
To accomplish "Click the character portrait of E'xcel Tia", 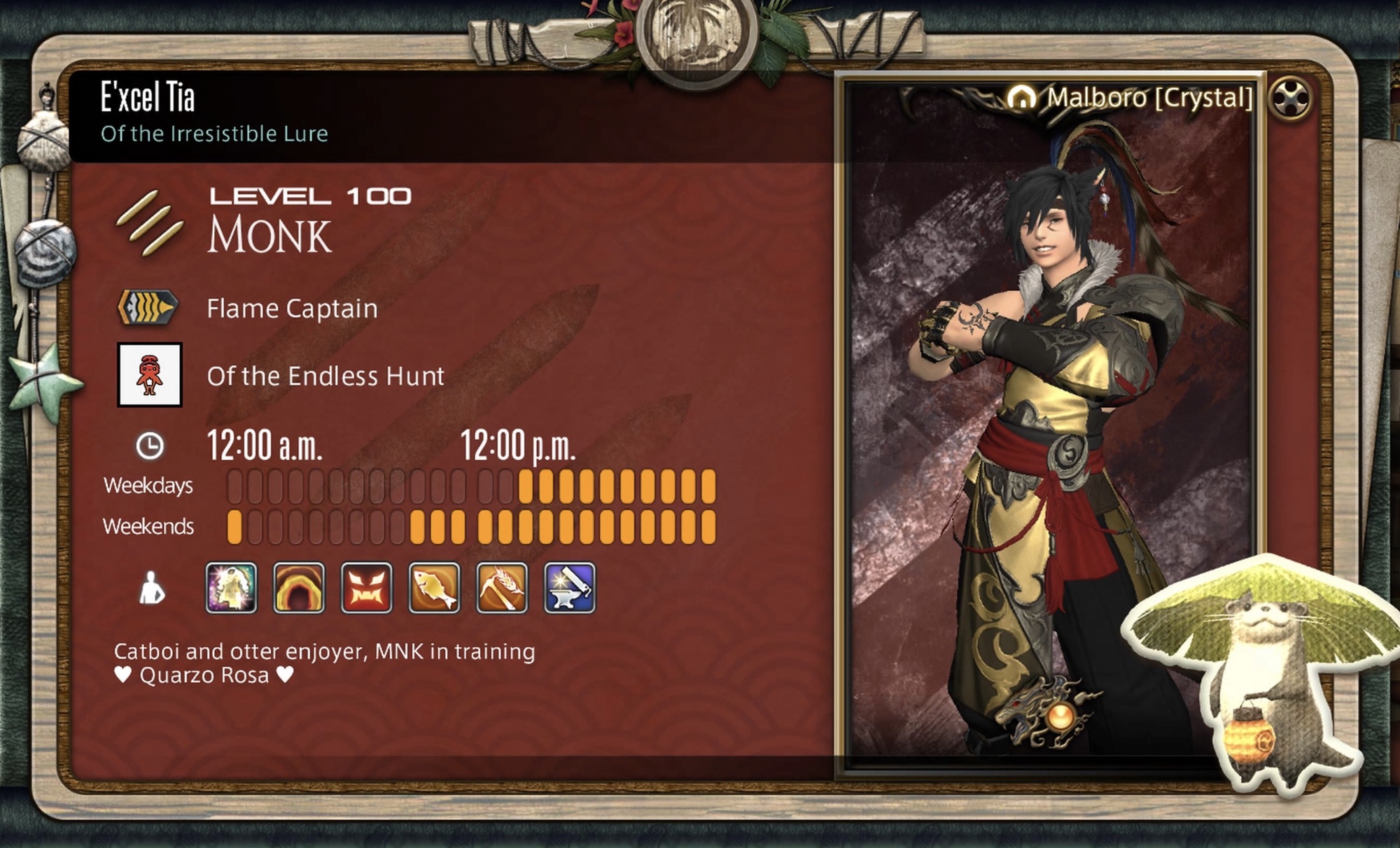I will [1050, 420].
